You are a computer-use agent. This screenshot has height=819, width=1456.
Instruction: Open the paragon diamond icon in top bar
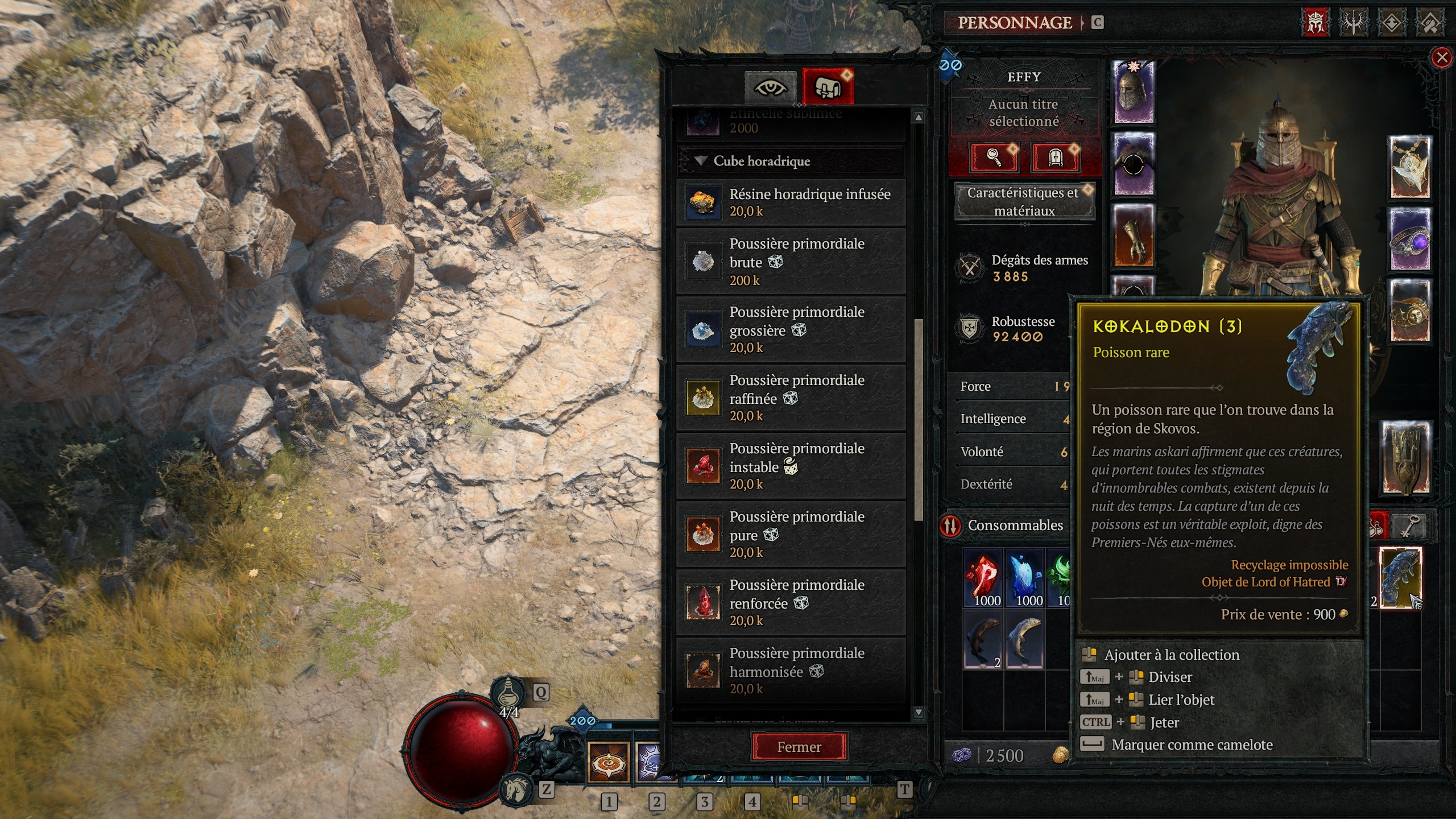(x=1392, y=24)
